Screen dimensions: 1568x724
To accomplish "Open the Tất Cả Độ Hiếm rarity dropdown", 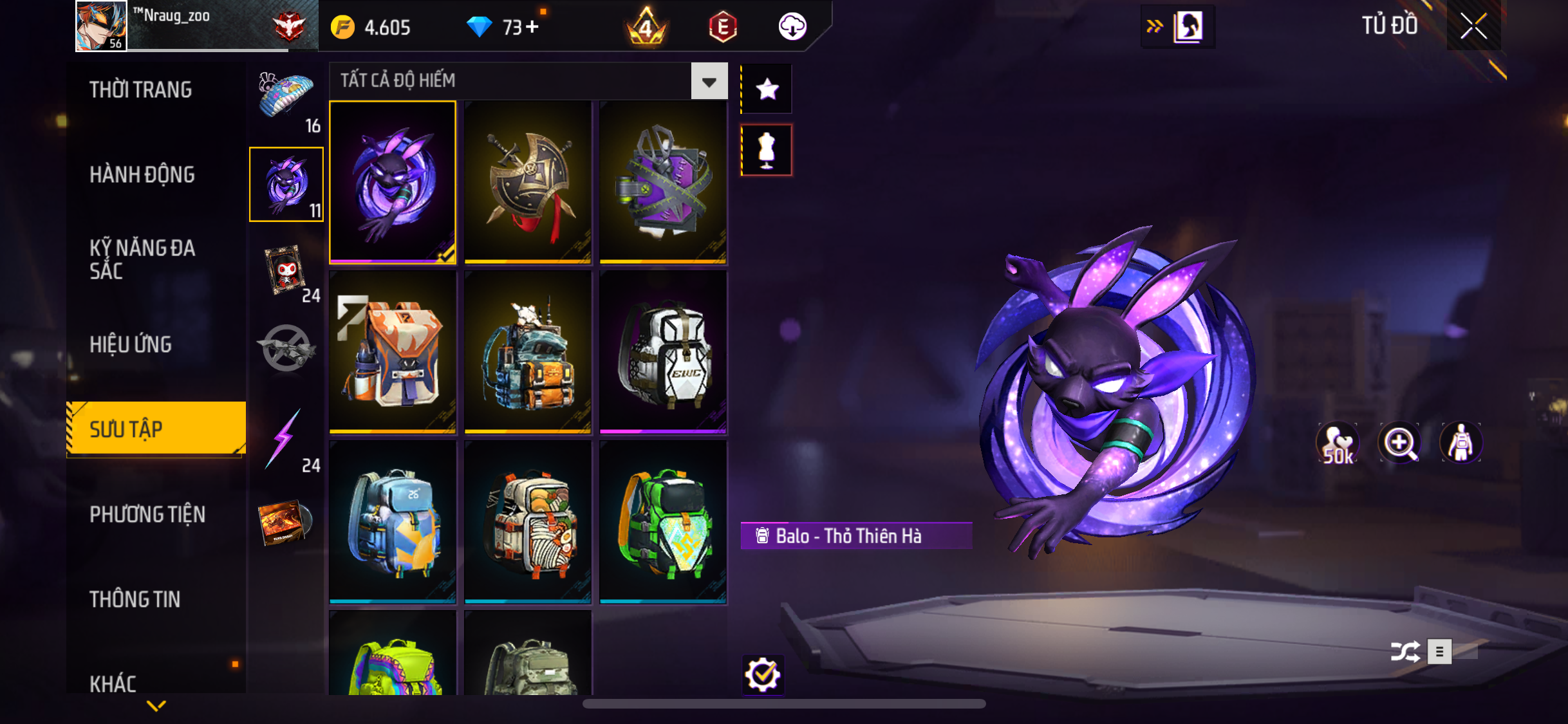I will pyautogui.click(x=709, y=81).
